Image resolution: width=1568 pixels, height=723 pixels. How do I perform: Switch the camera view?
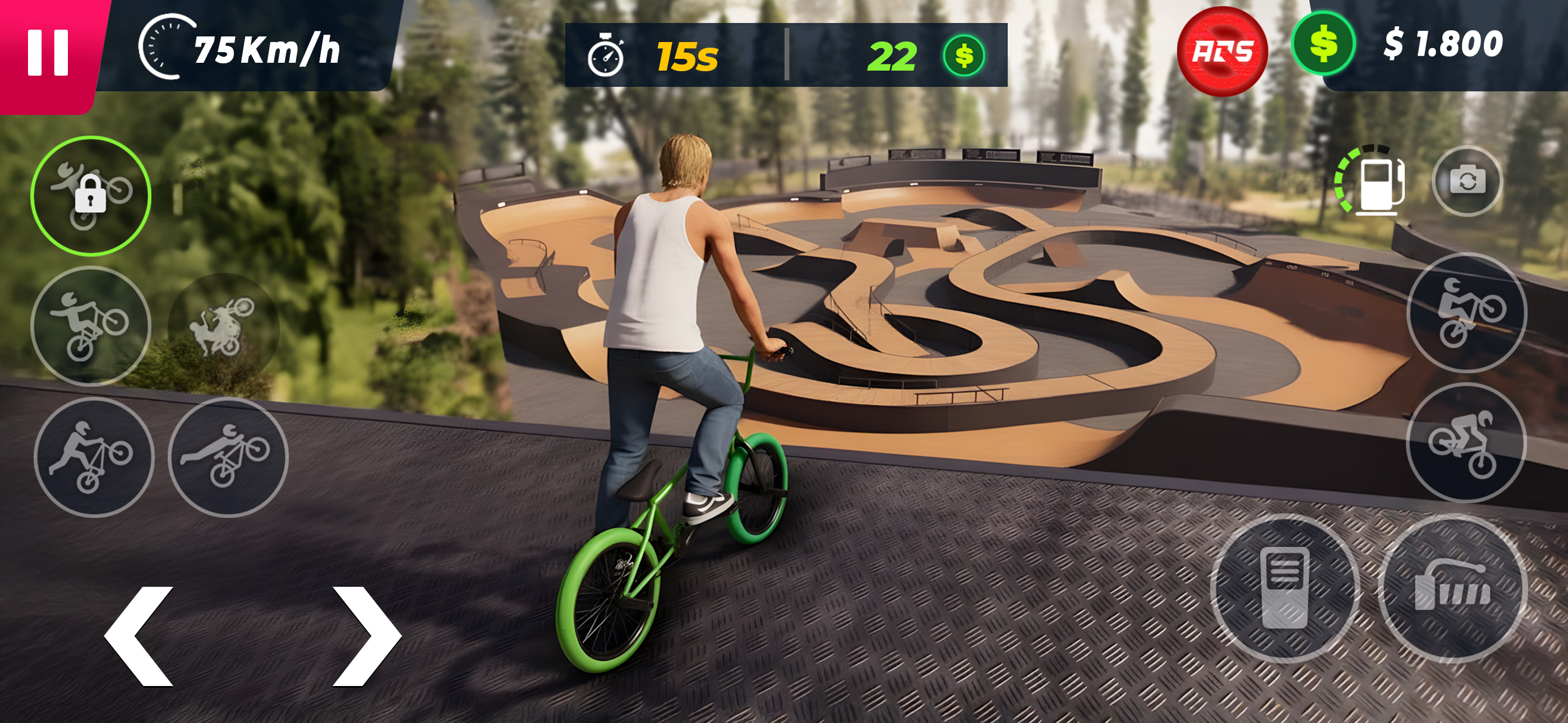(x=1467, y=180)
